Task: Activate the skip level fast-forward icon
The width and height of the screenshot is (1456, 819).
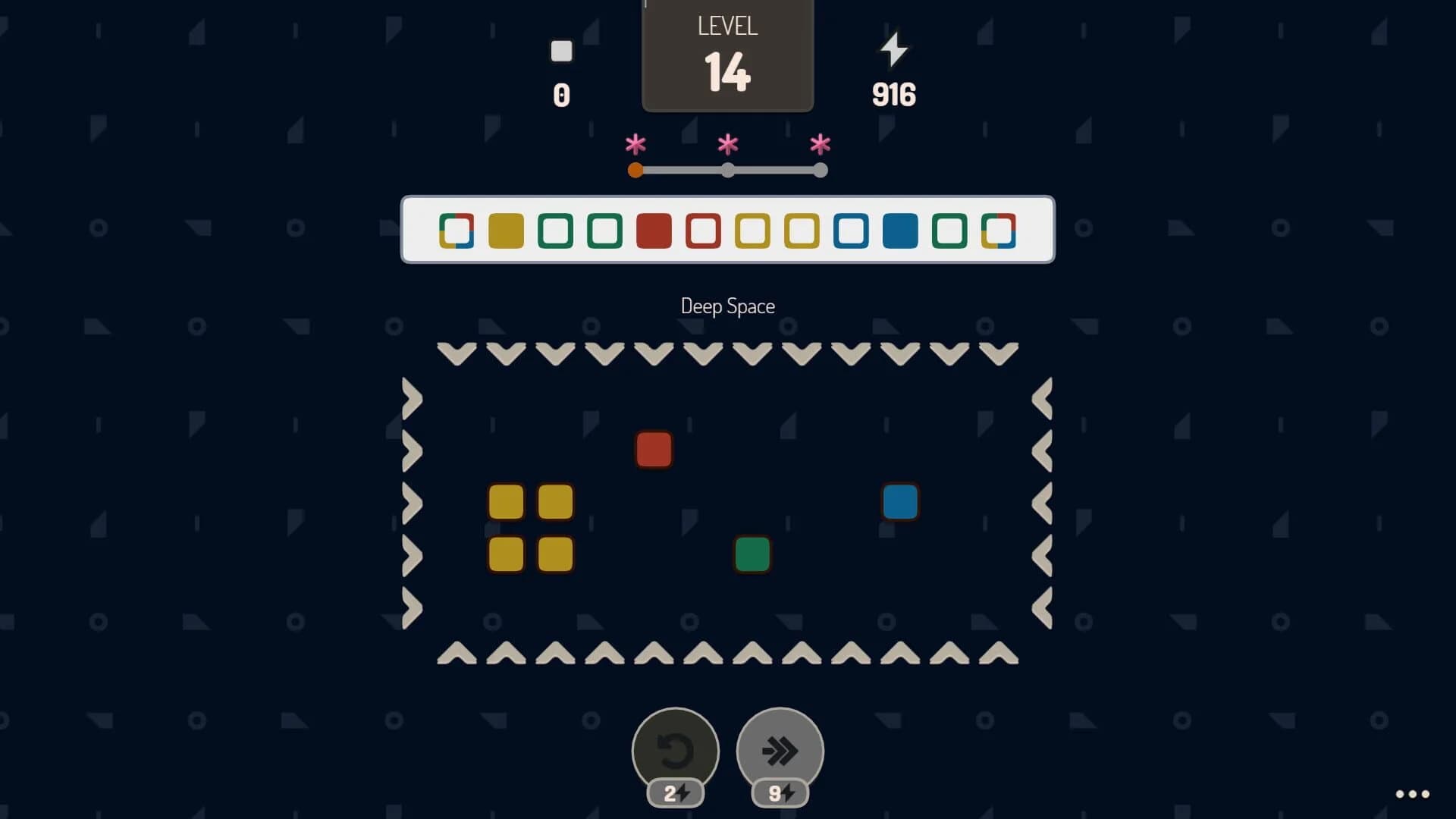Action: point(780,749)
